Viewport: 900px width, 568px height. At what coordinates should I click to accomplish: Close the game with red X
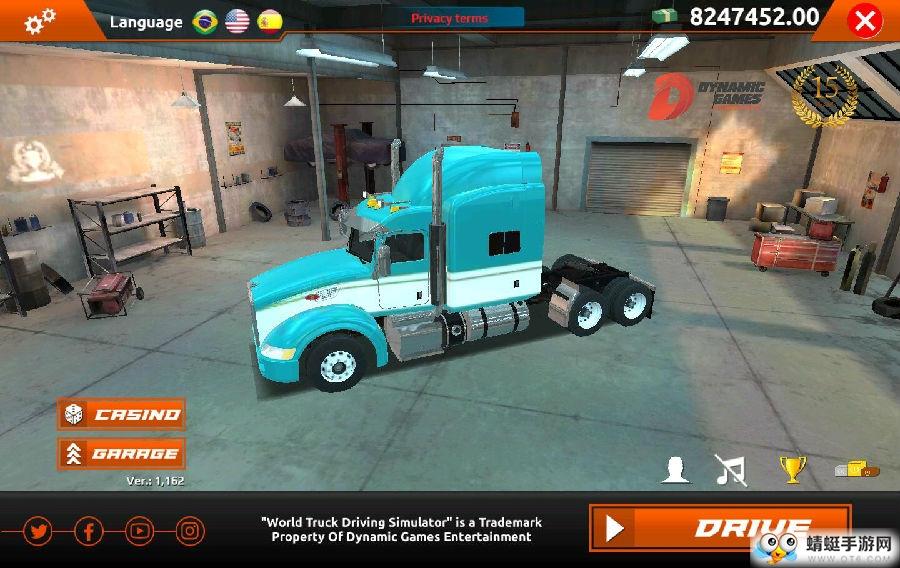(x=863, y=20)
